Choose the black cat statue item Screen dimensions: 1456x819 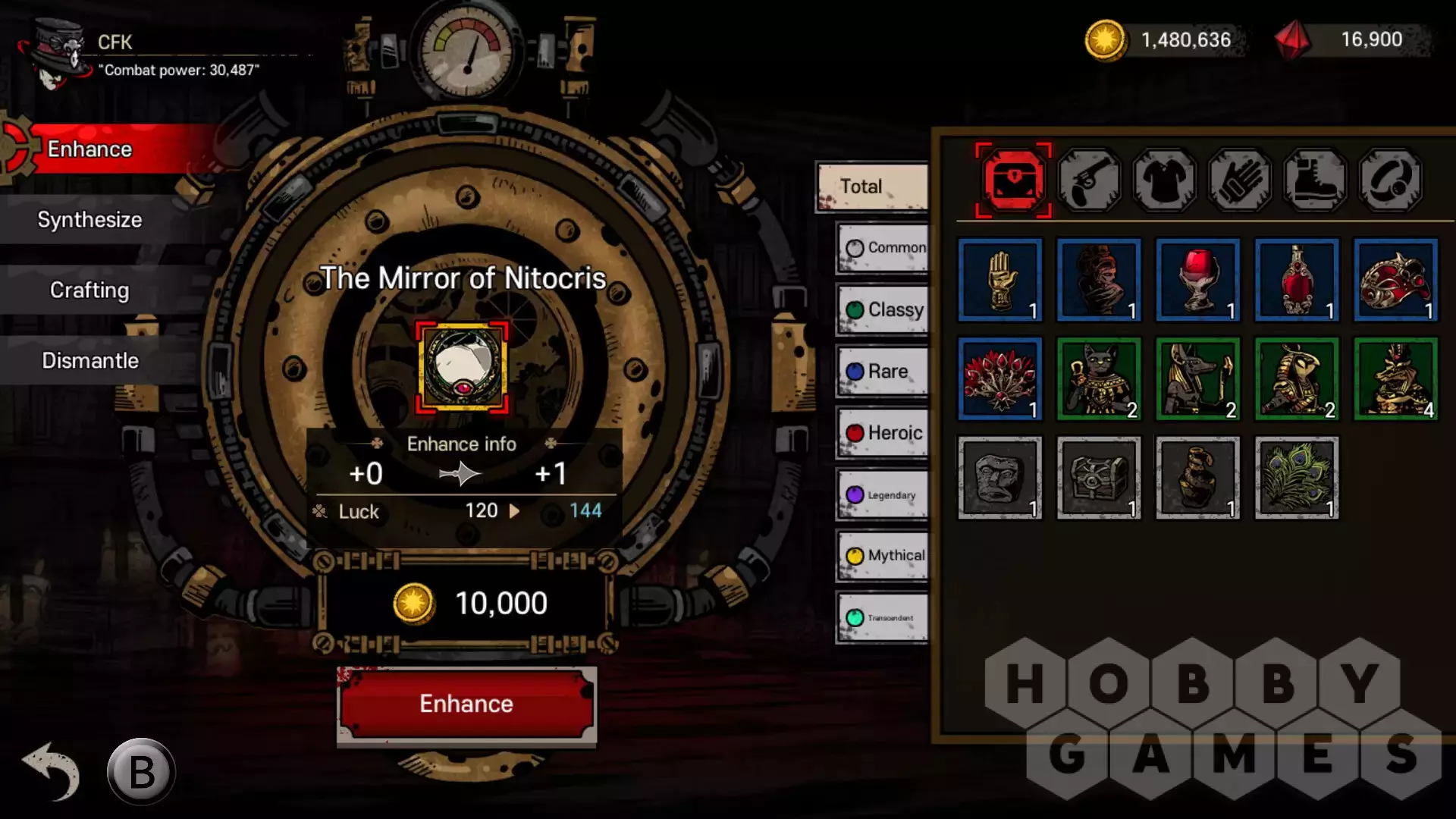(x=1099, y=379)
